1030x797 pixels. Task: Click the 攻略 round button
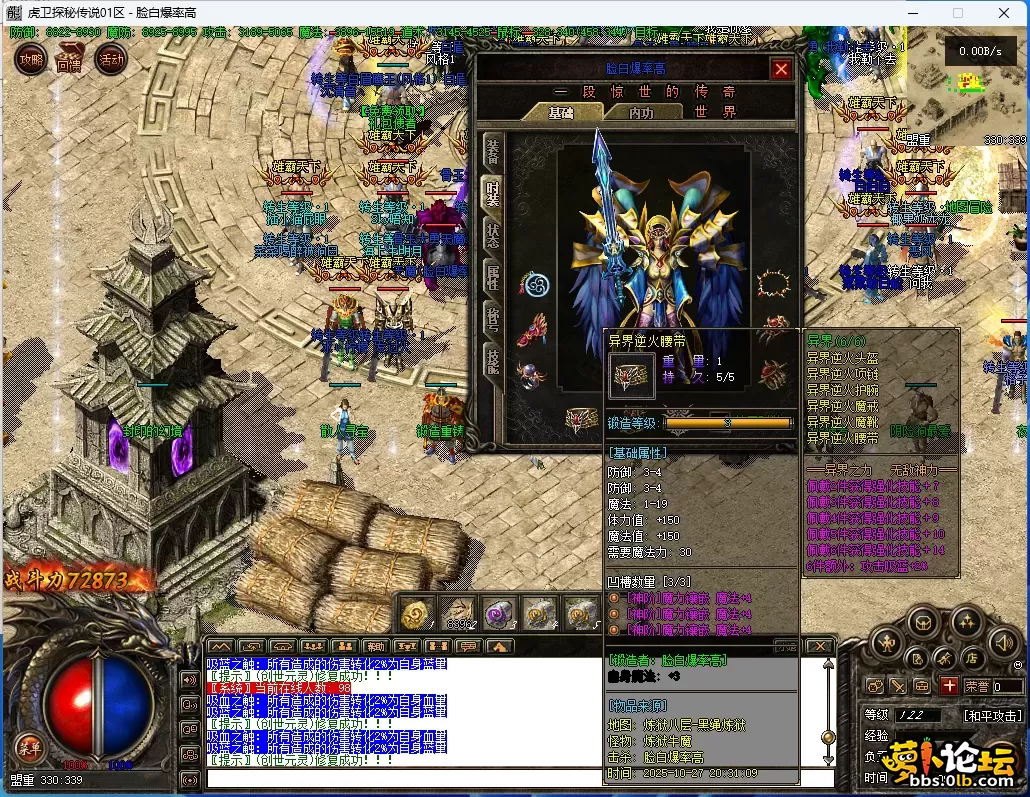(31, 59)
